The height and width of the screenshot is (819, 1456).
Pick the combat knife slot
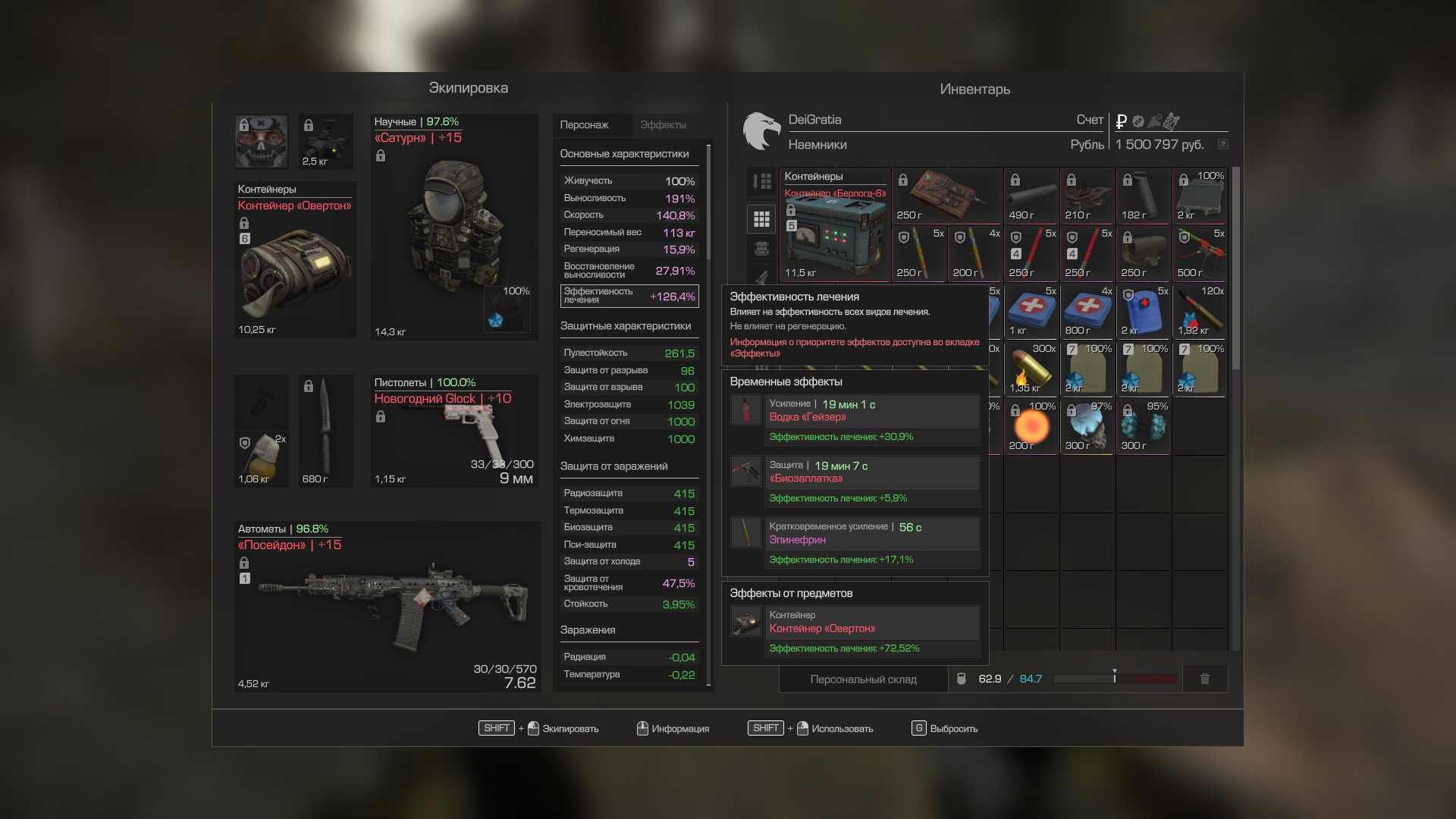point(325,431)
